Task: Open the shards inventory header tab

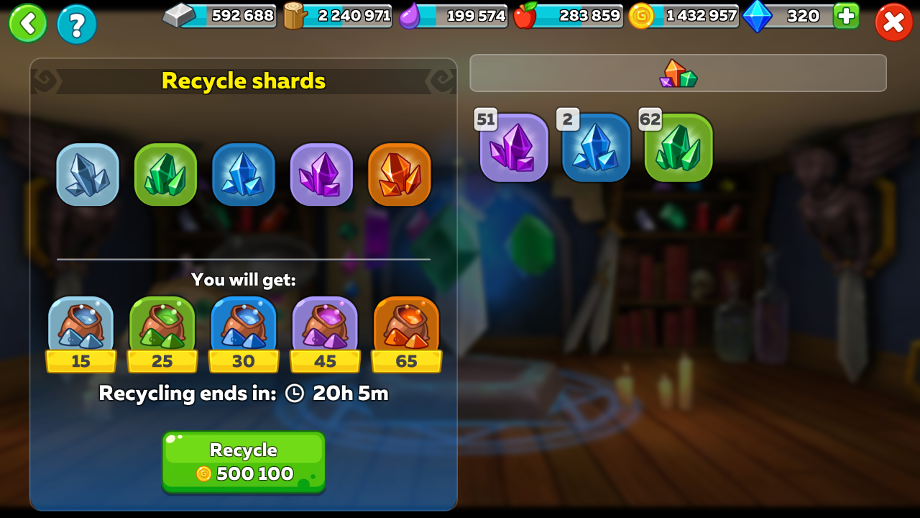Action: (678, 73)
